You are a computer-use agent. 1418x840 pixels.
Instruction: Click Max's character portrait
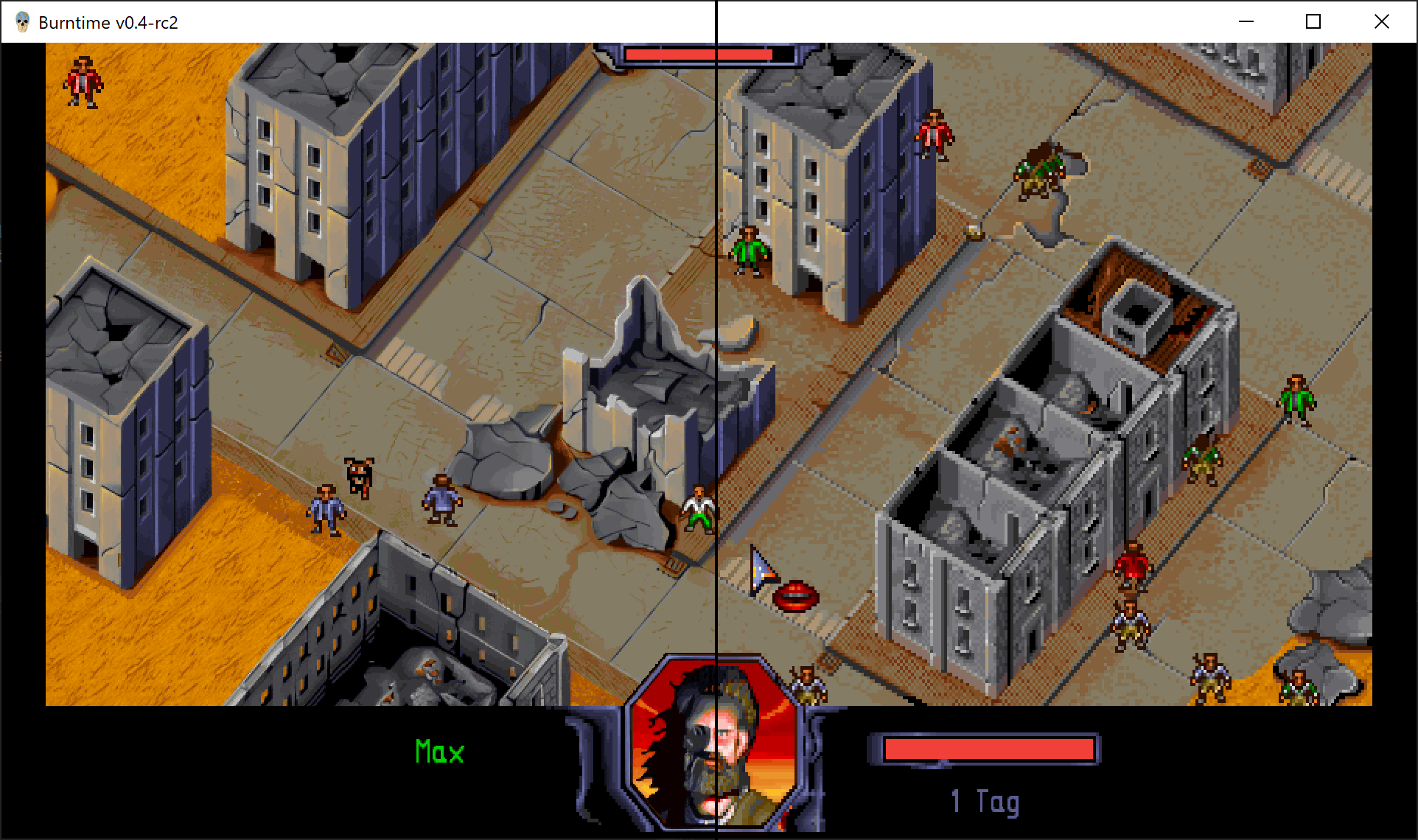pyautogui.click(x=713, y=744)
